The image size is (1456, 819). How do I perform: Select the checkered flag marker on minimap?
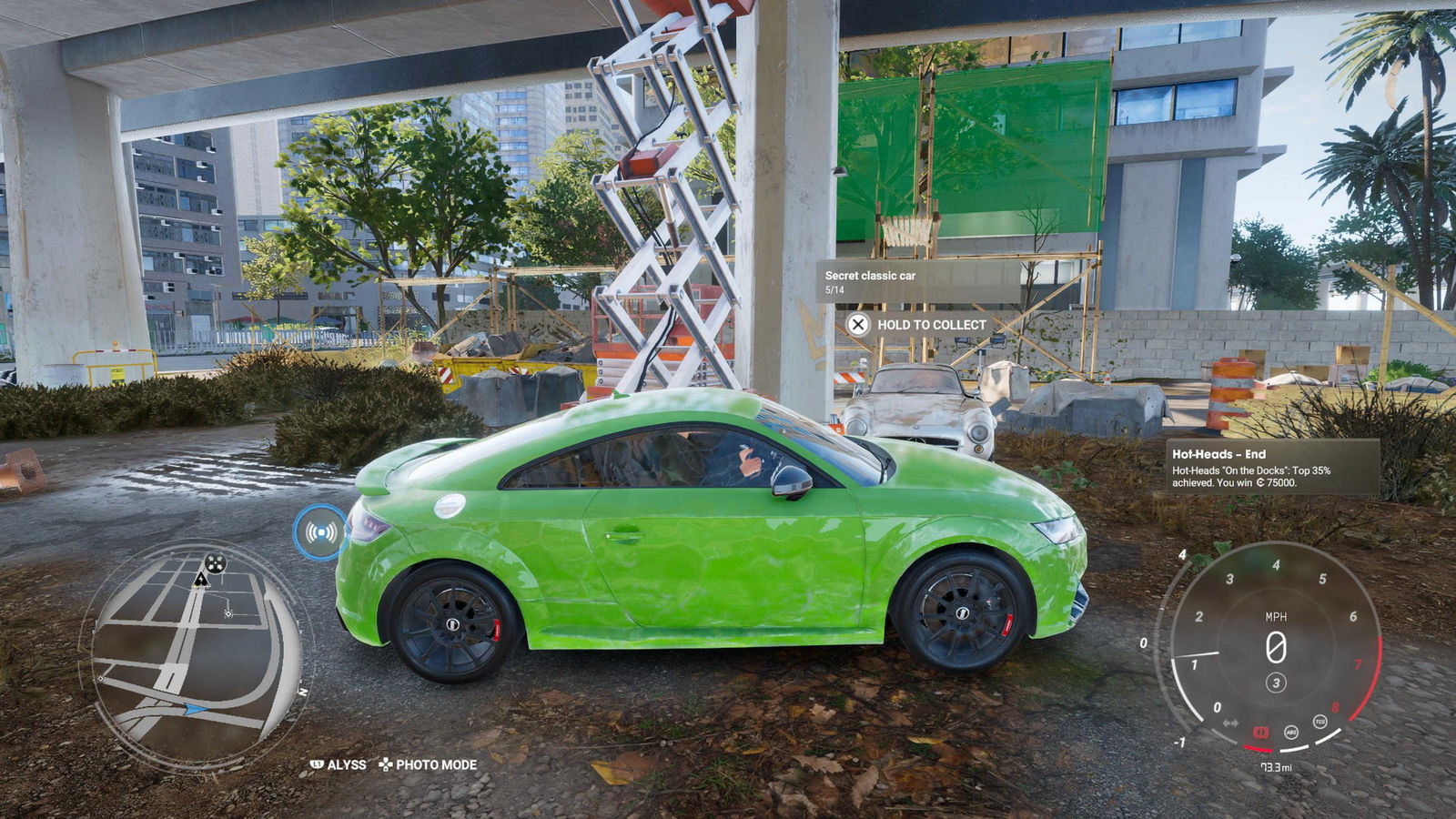pos(216,563)
